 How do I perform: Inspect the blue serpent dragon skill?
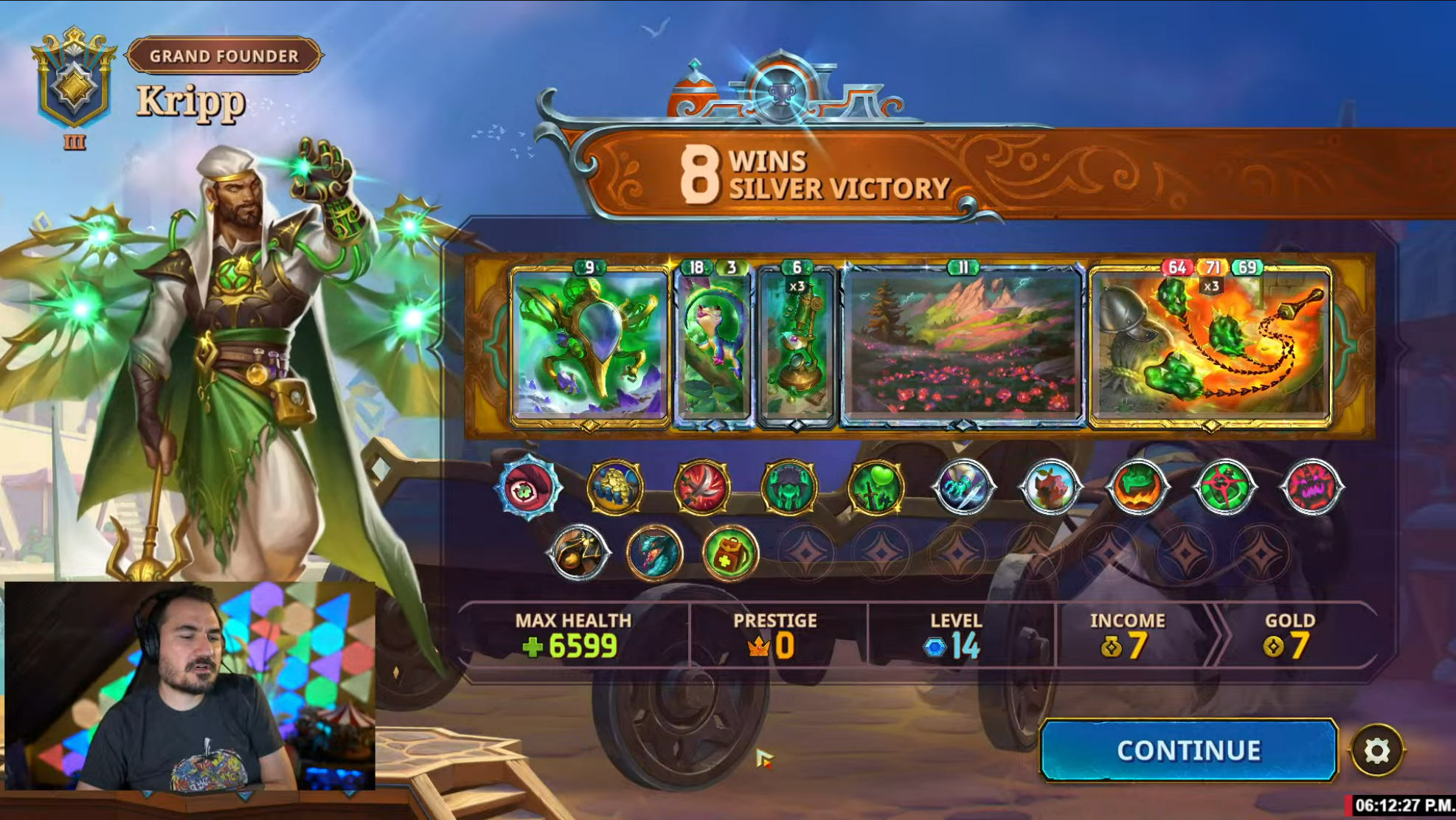coord(654,553)
